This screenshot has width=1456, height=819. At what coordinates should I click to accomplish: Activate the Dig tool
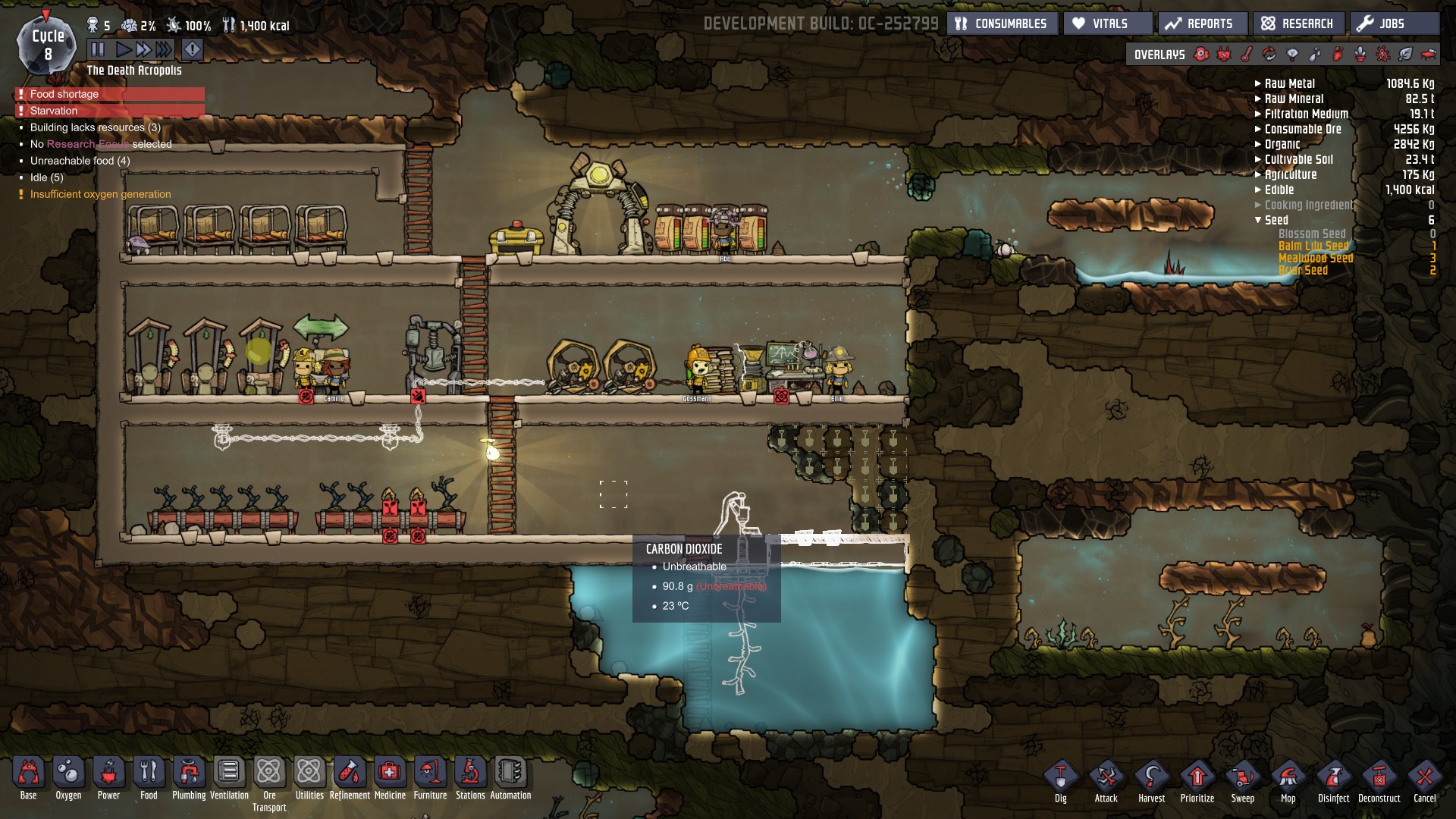(1060, 778)
